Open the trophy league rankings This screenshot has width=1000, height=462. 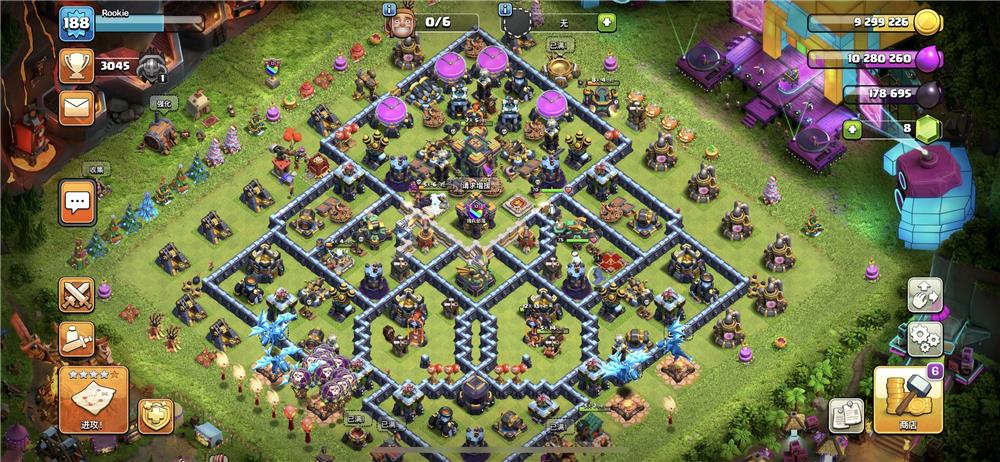[76, 67]
